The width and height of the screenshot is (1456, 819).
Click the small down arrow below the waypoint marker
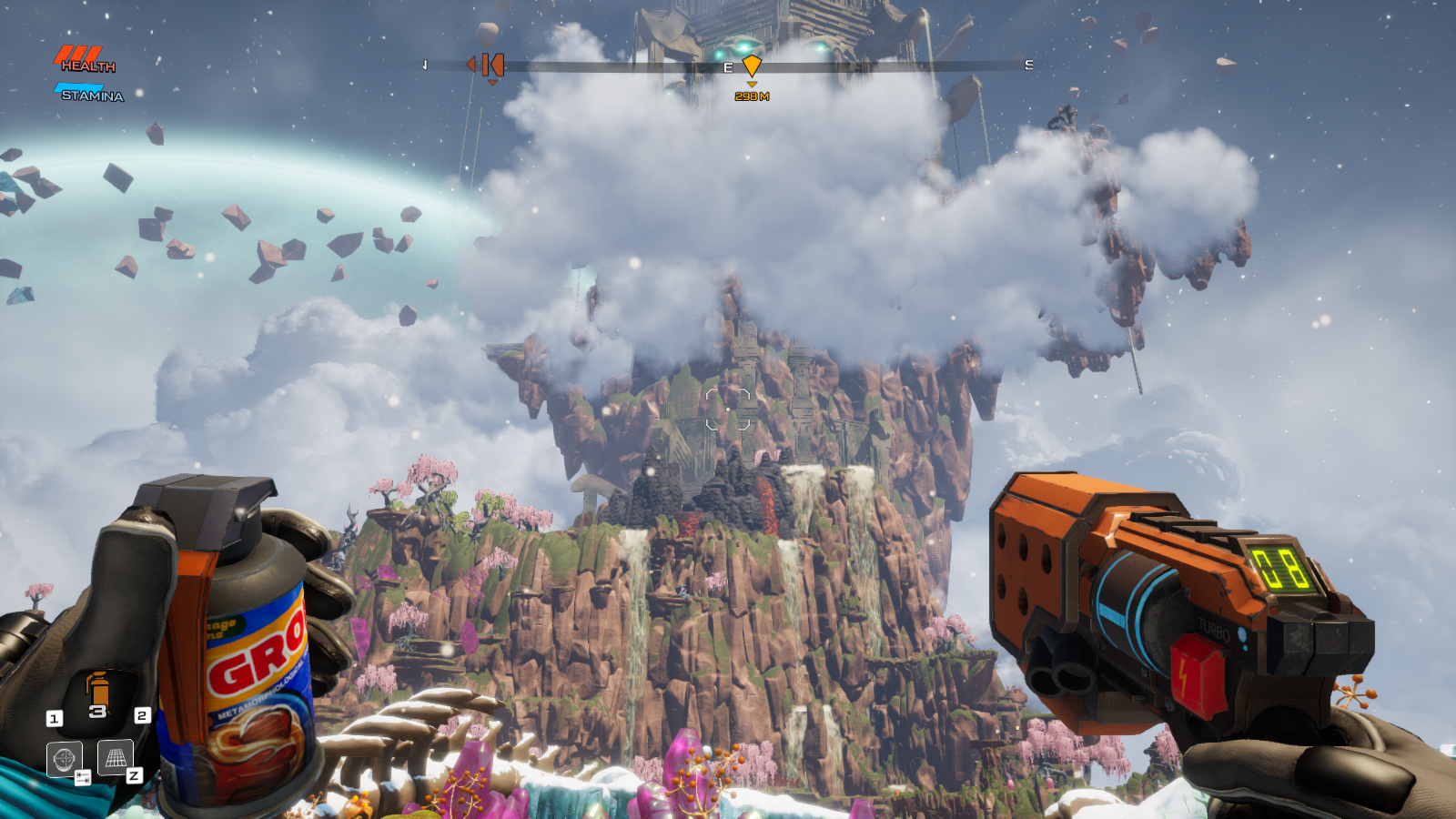pyautogui.click(x=753, y=86)
